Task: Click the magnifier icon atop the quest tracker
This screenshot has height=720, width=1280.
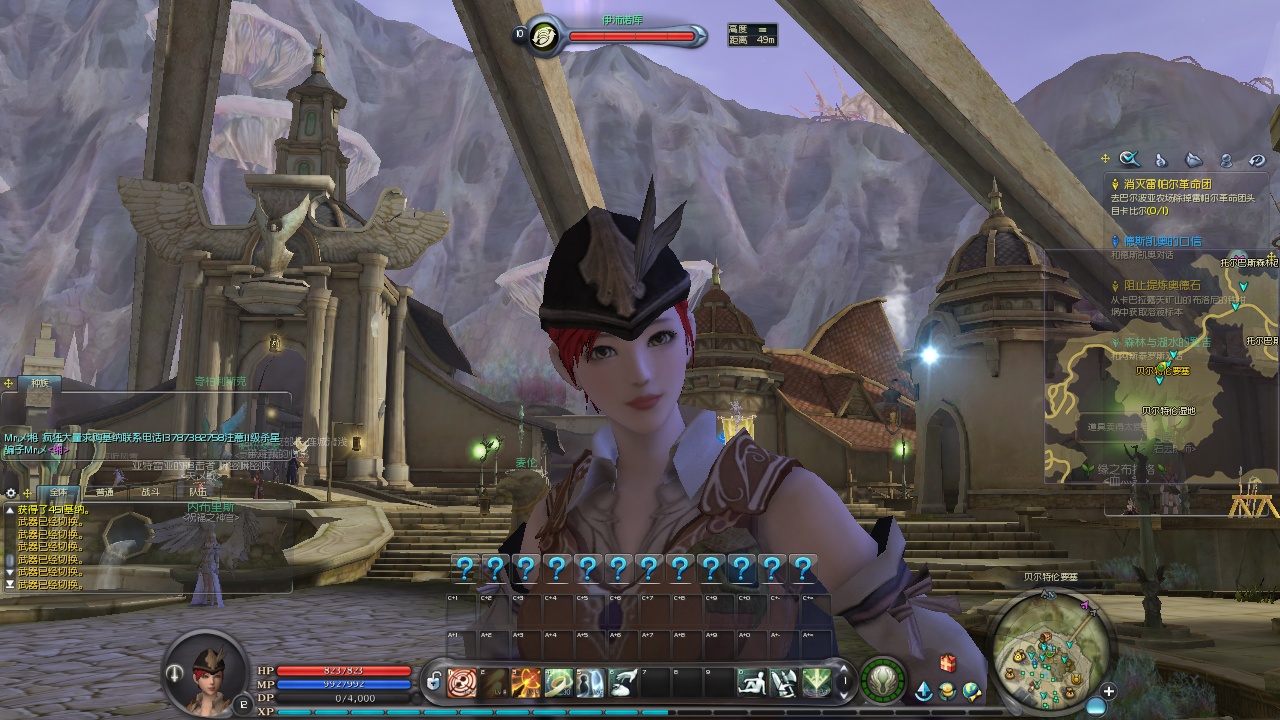Action: 1130,159
